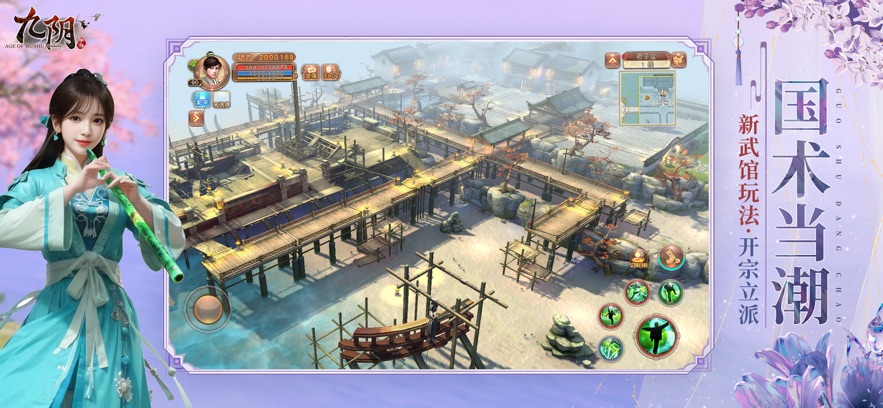Screen dimensions: 883x408
Task: Collapse the top menu with the up-arrow button
Action: pos(611,59)
